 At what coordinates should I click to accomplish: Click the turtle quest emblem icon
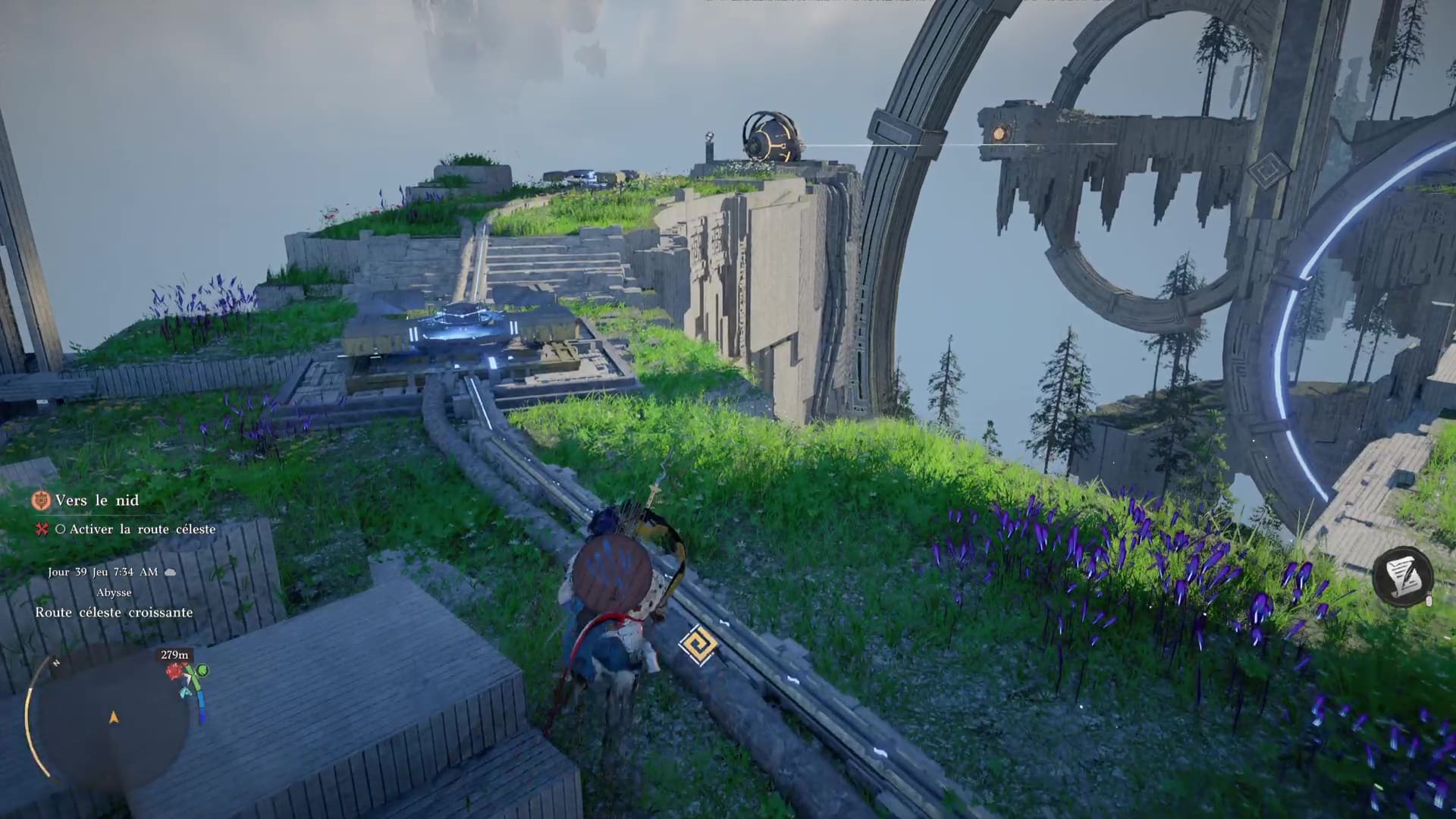[x=41, y=500]
